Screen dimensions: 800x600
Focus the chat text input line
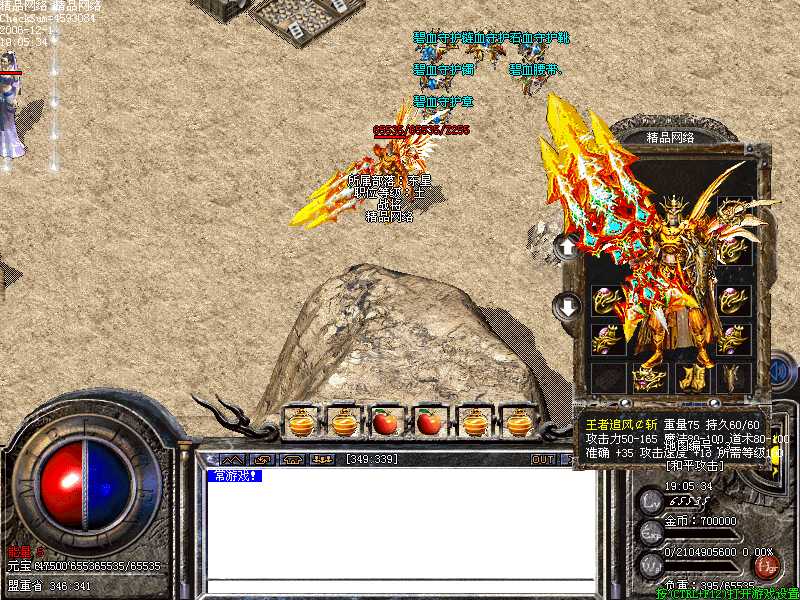click(400, 585)
